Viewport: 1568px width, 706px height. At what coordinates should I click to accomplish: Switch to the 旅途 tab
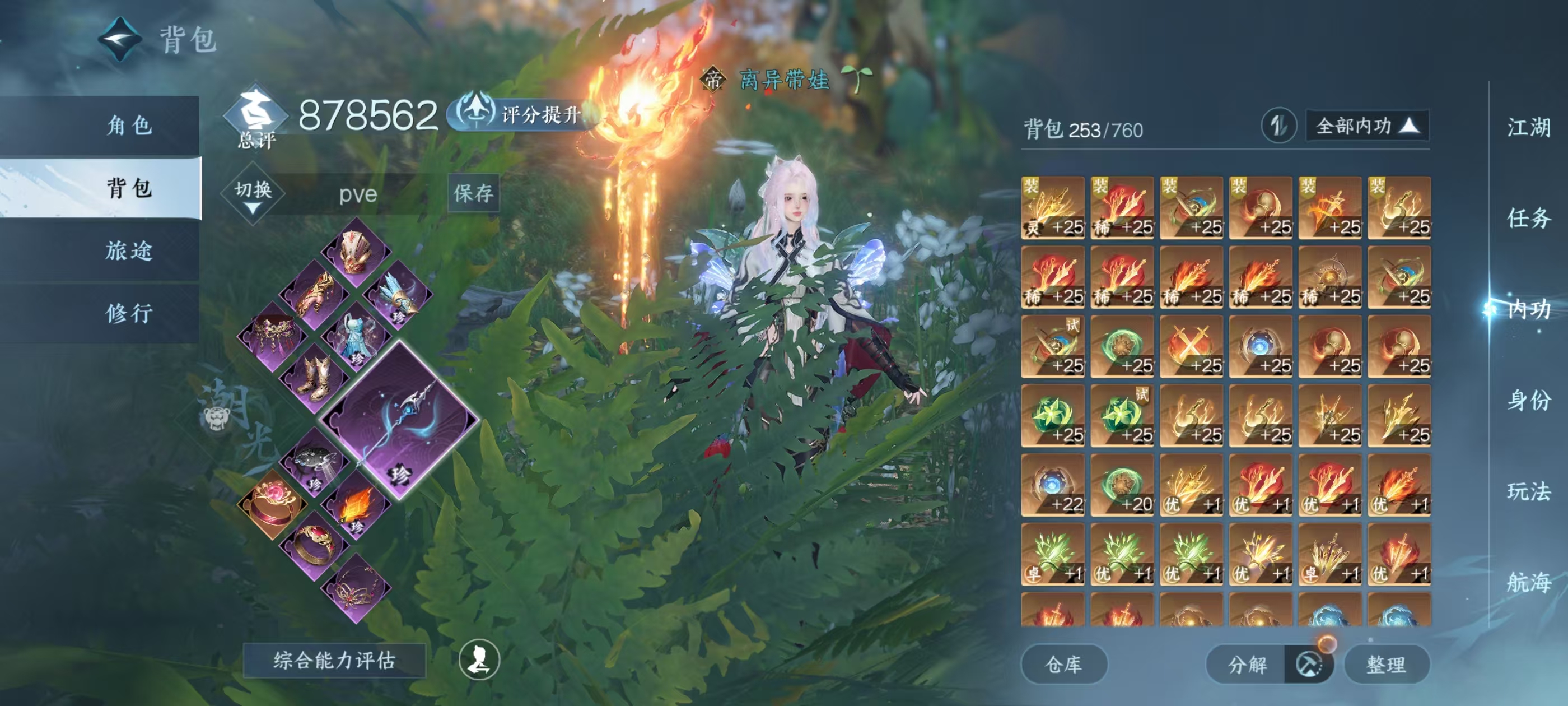(x=128, y=250)
